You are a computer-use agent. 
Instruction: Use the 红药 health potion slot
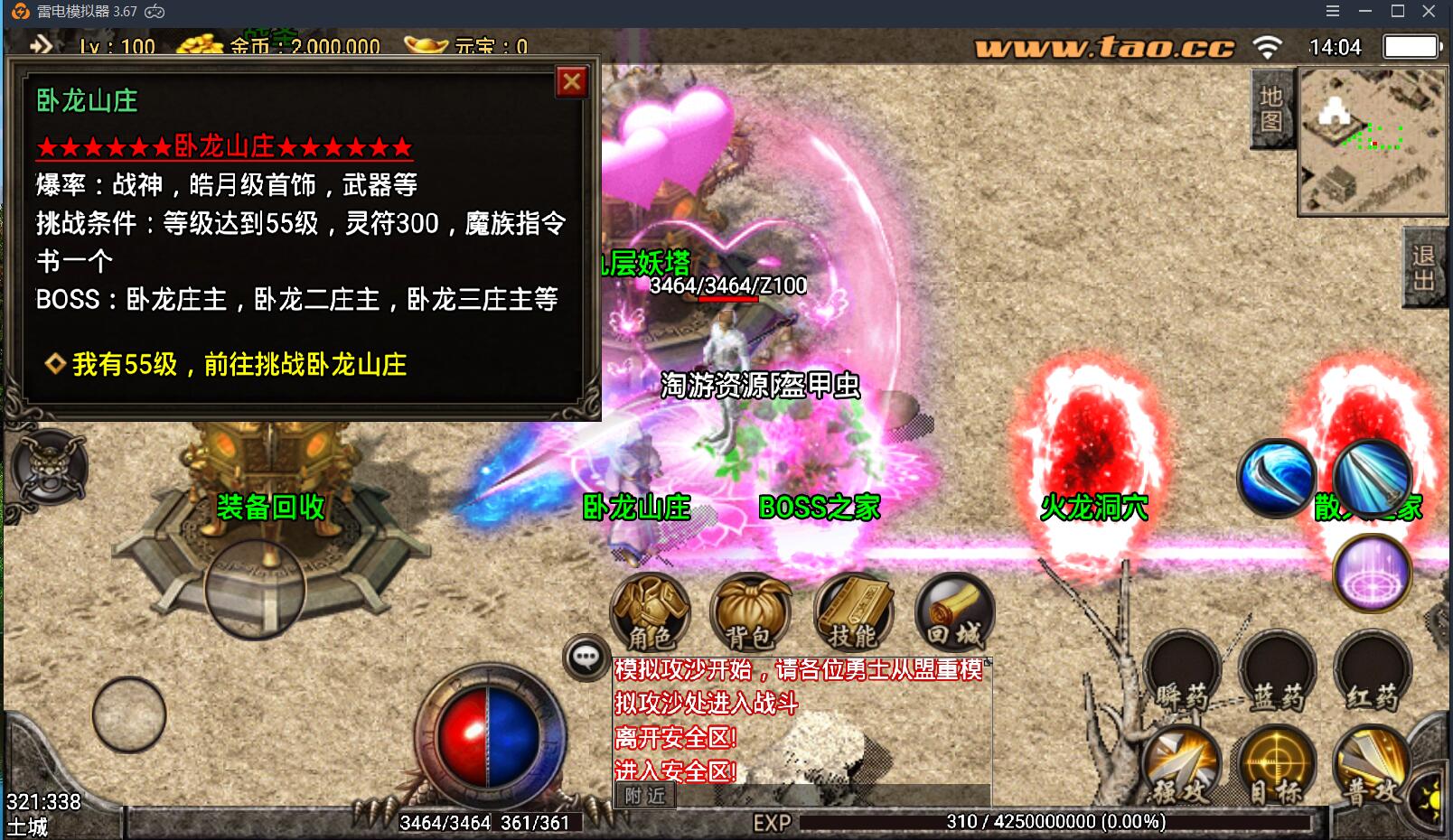click(x=1372, y=672)
